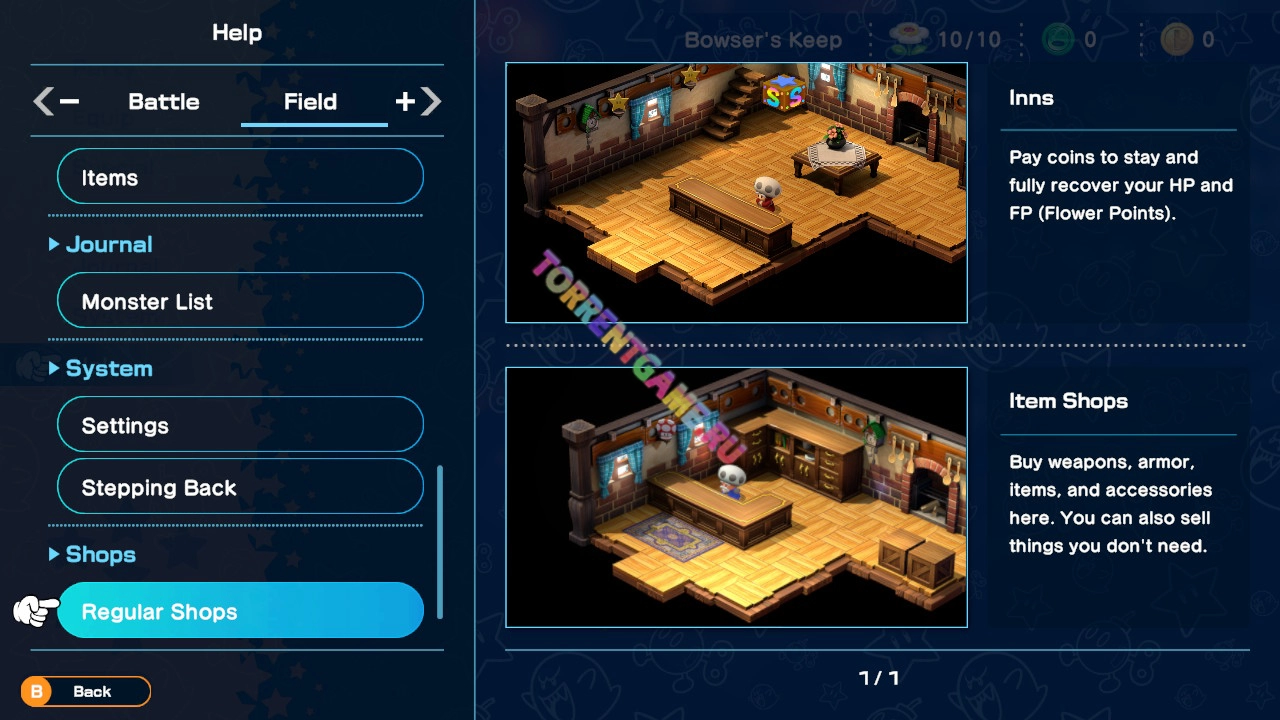Click the Inns preview image
This screenshot has height=720, width=1280.
(736, 193)
